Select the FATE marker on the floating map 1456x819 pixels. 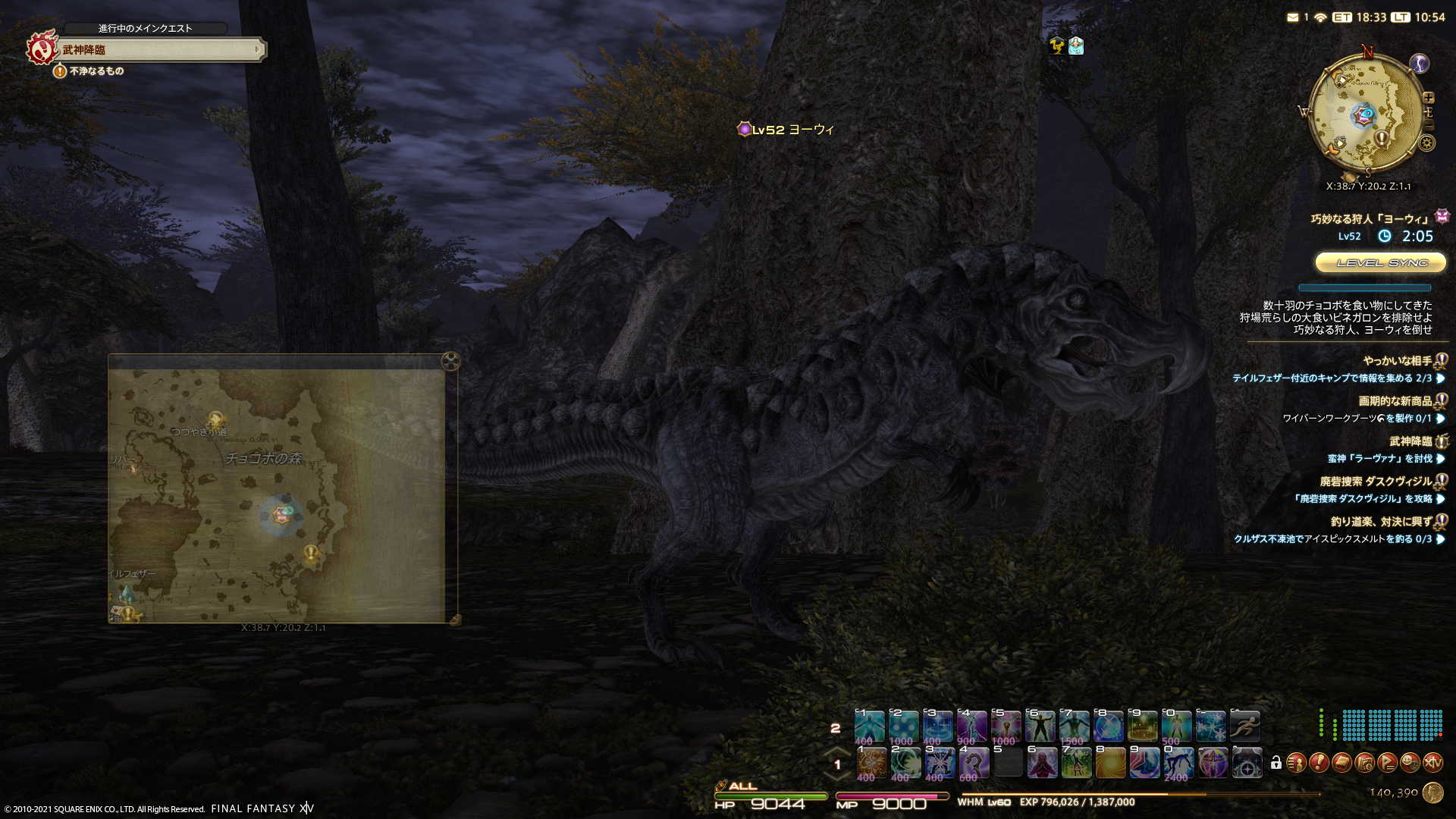pyautogui.click(x=281, y=515)
